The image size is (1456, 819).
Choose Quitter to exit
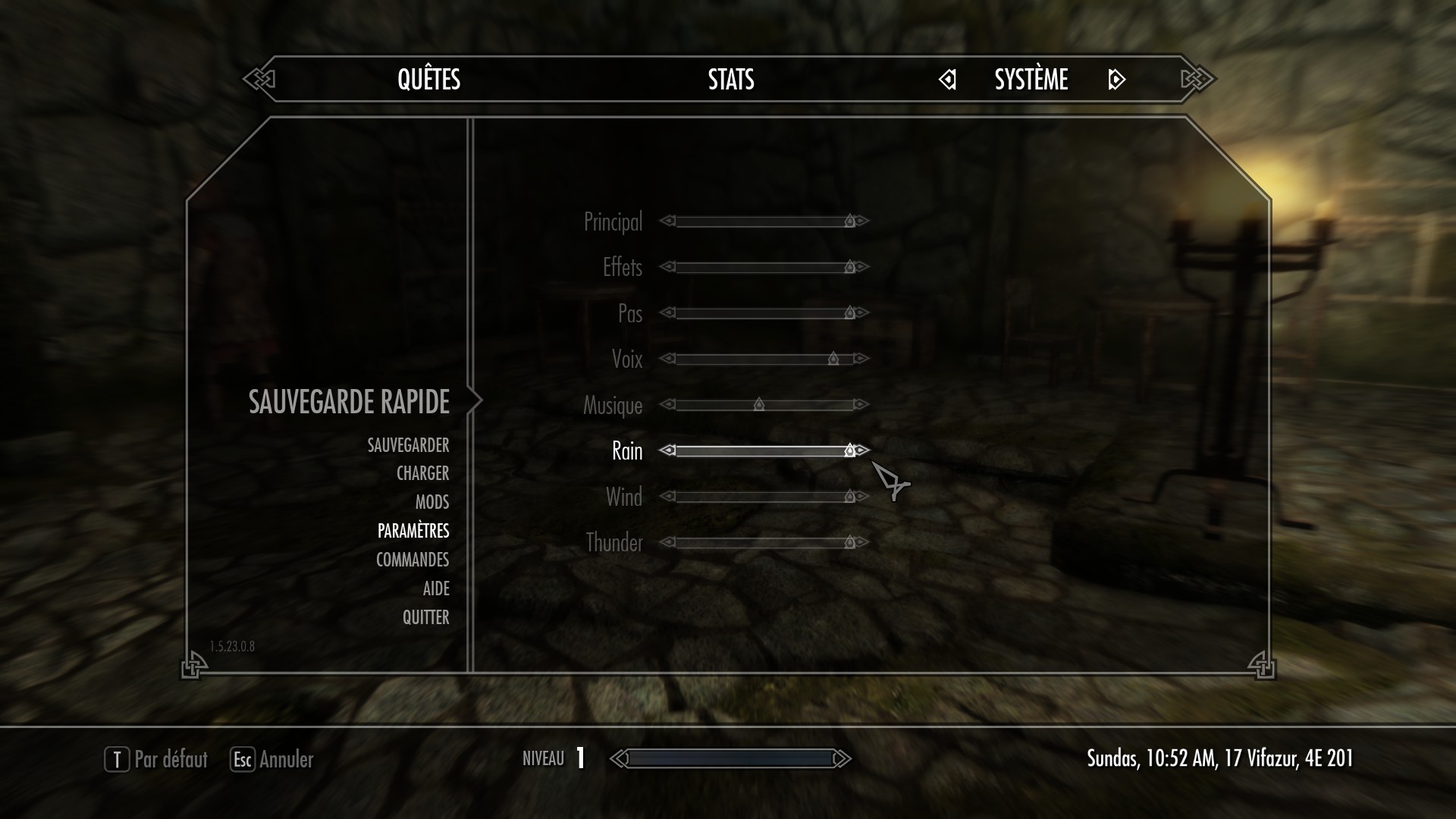tap(425, 617)
